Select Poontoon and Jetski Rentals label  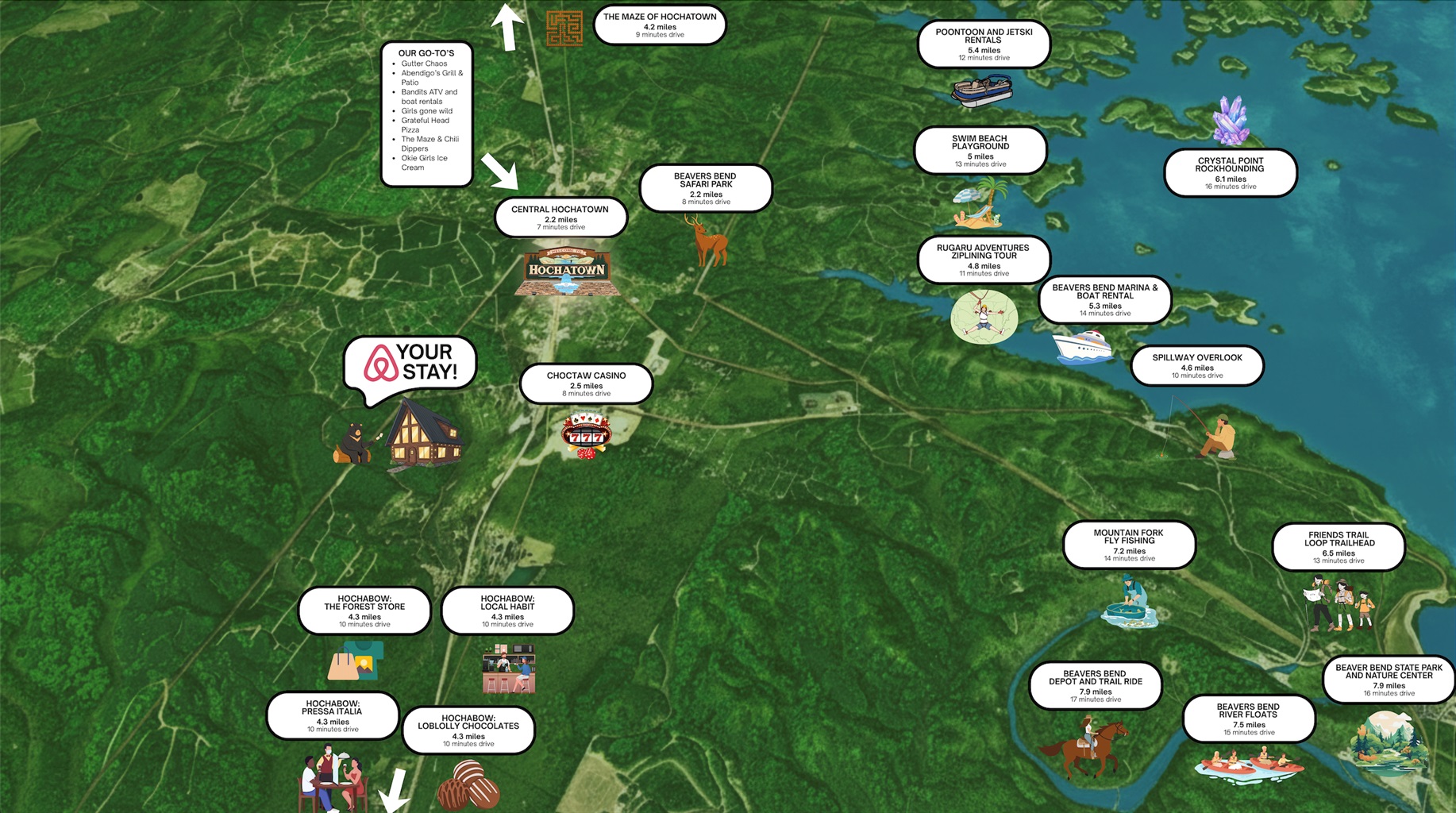click(x=984, y=44)
